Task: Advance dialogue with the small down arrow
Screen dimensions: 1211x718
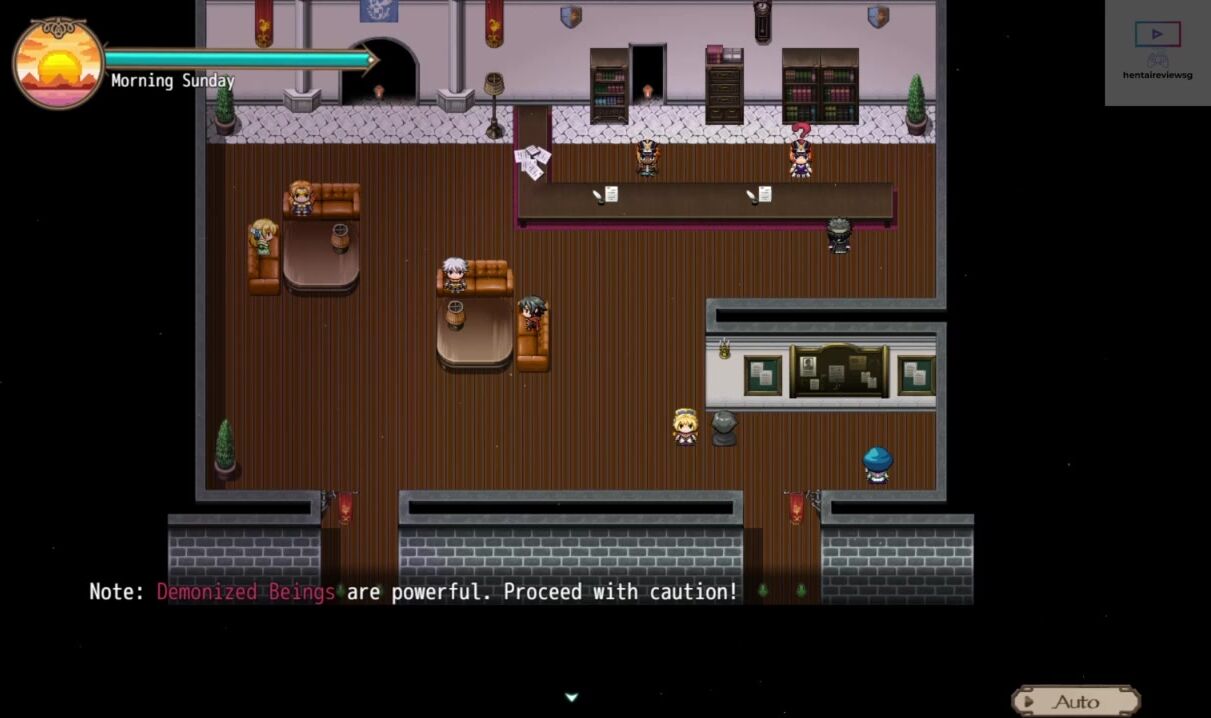Action: pyautogui.click(x=571, y=697)
